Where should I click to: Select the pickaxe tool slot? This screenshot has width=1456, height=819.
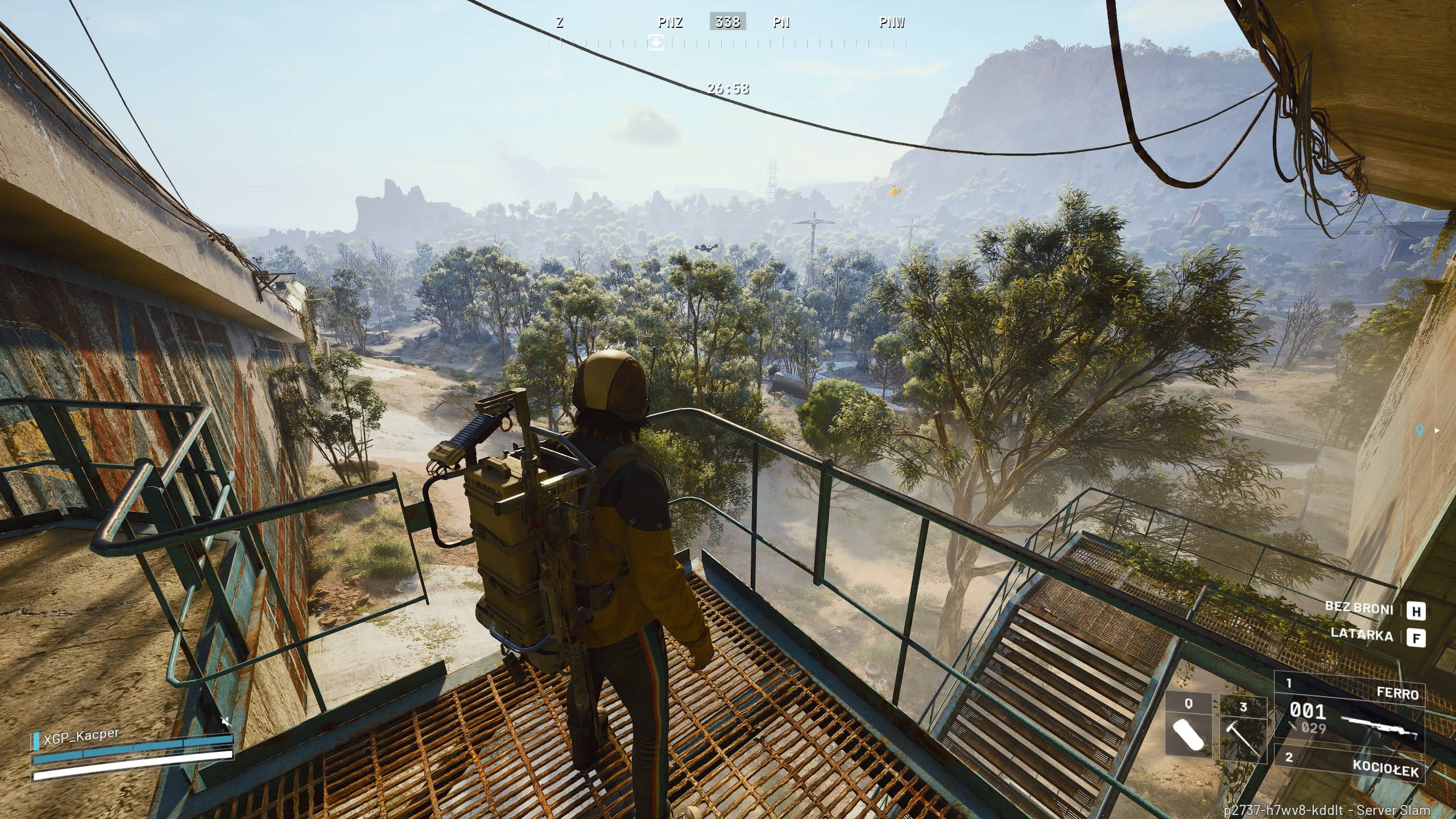coord(1243,730)
